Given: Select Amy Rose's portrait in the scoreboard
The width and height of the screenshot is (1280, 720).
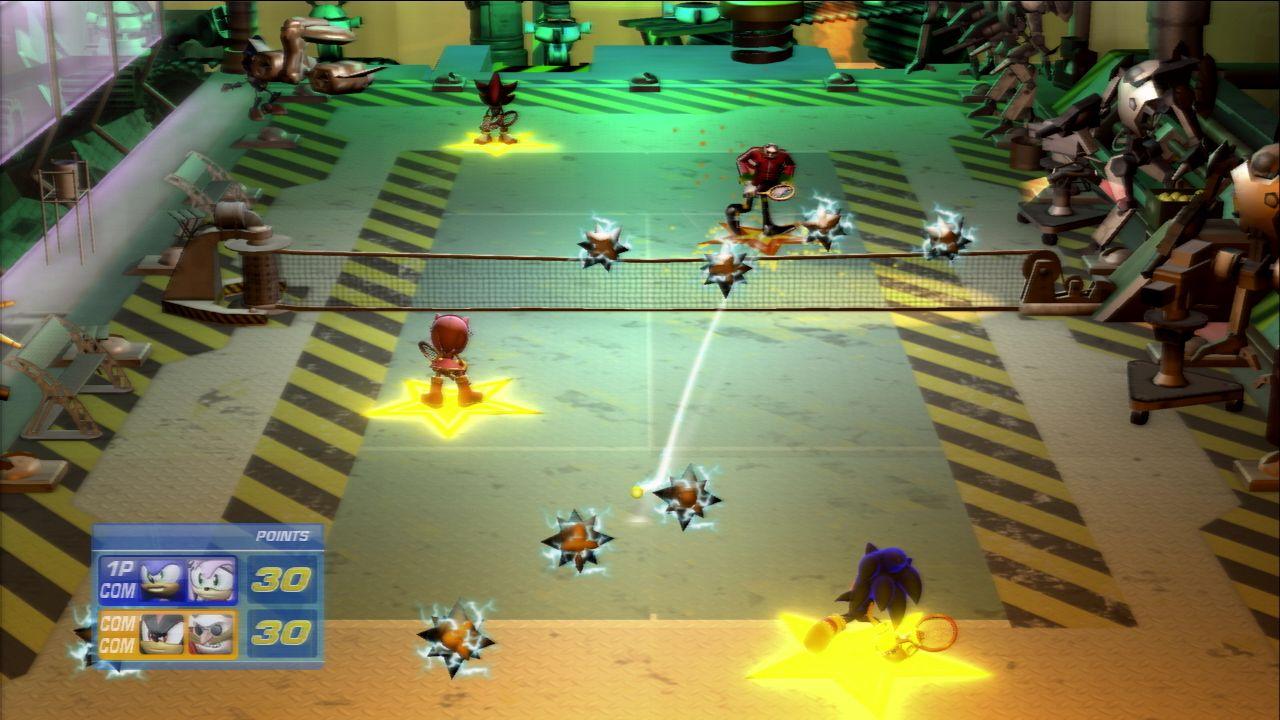Looking at the screenshot, I should pos(211,581).
